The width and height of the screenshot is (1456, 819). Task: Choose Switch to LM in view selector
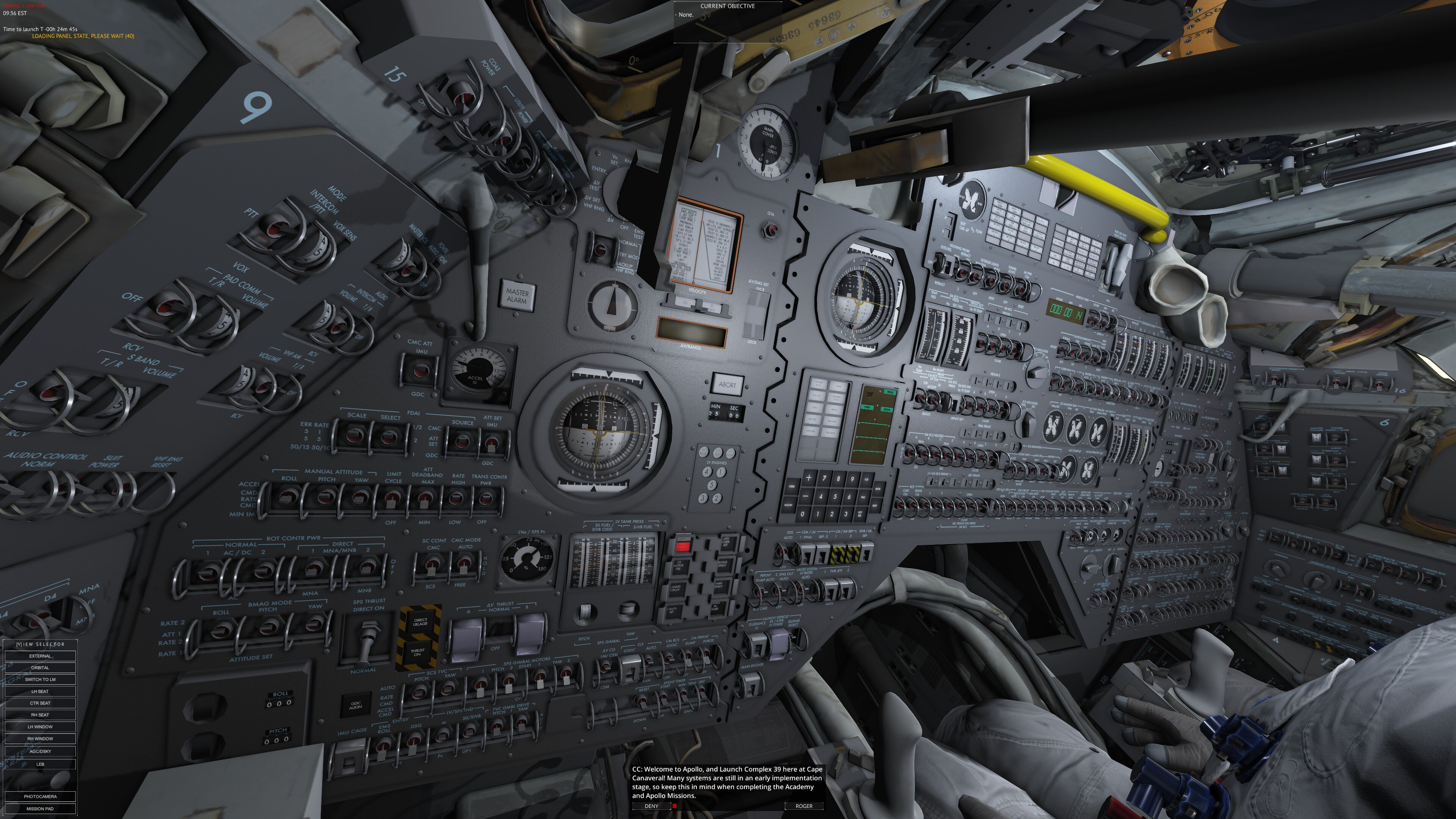(x=40, y=679)
